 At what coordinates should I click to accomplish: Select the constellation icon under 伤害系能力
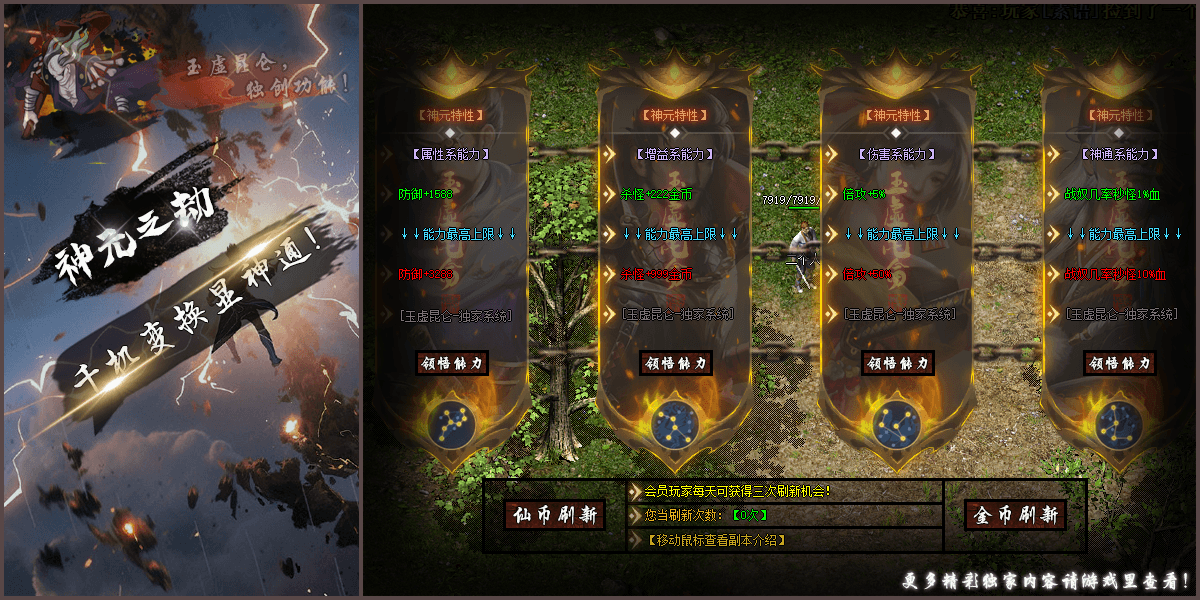tap(897, 423)
